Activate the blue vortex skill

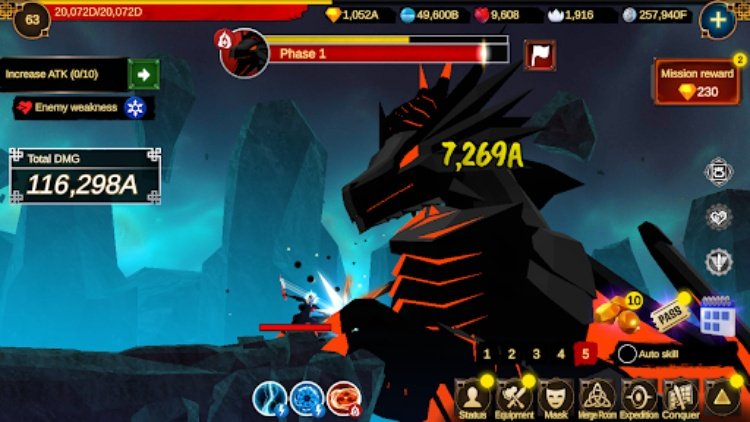(x=307, y=398)
